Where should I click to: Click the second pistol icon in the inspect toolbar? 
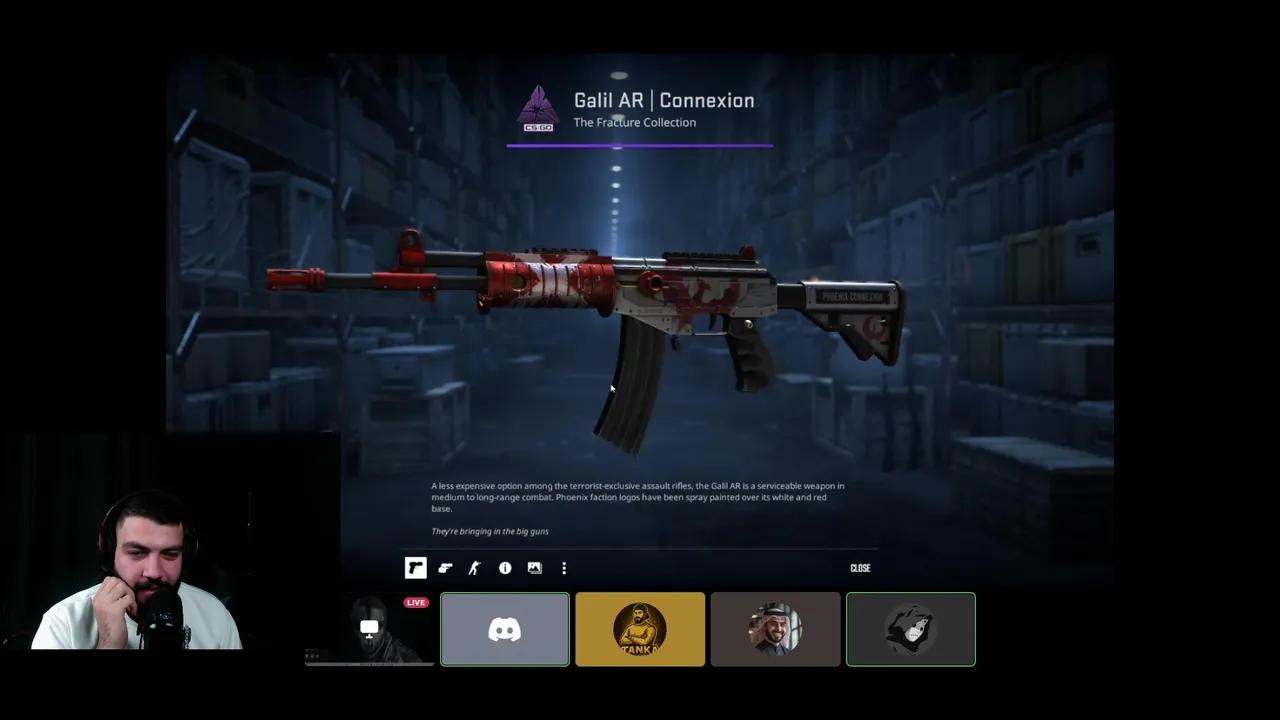pos(444,568)
